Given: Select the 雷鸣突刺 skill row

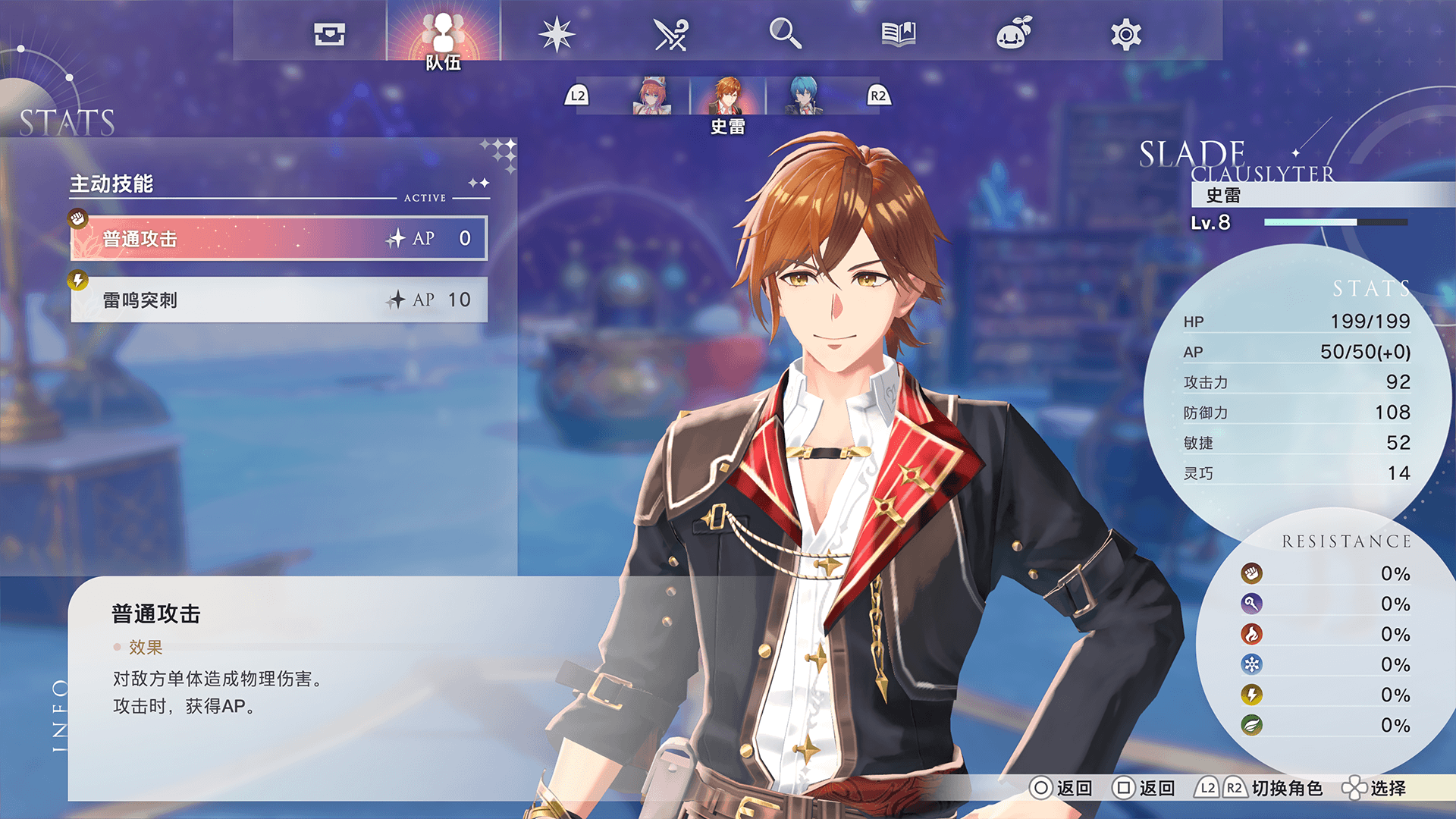Looking at the screenshot, I should pos(279,300).
